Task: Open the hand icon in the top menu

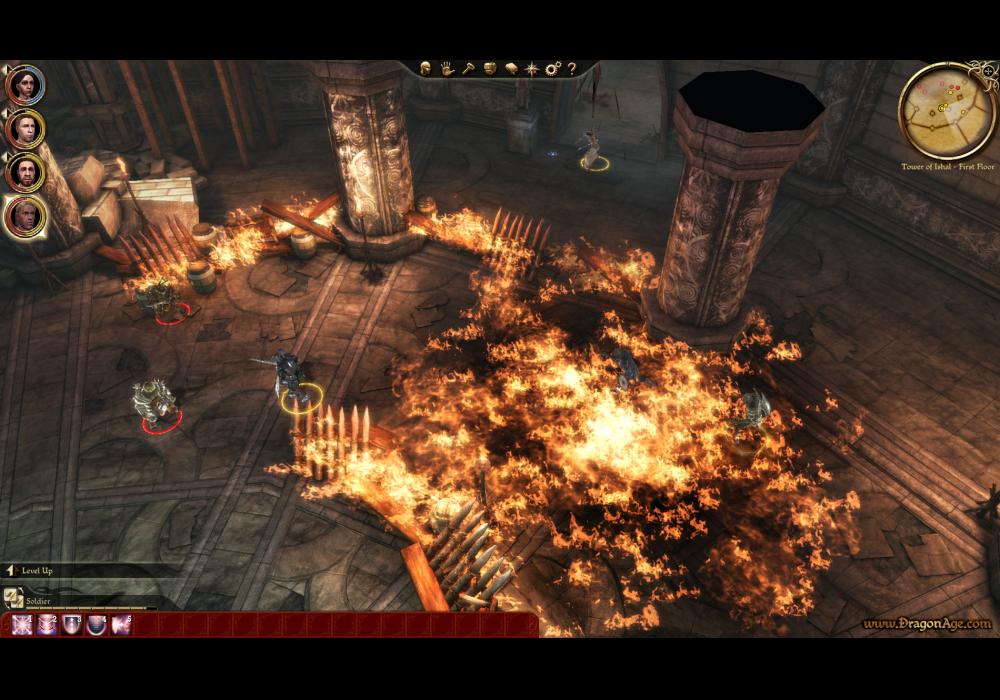Action: [x=446, y=69]
